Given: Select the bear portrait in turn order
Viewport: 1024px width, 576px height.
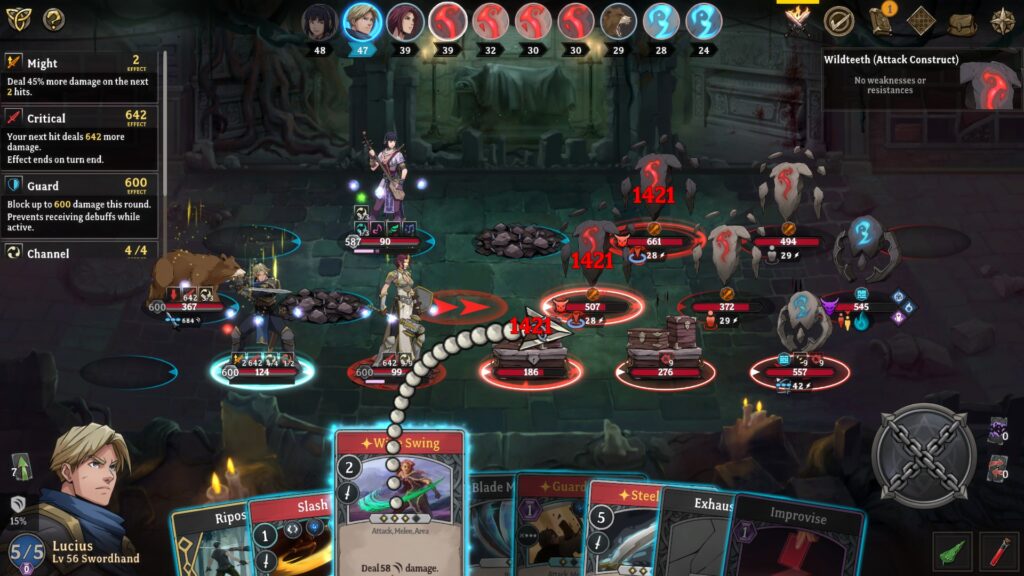Looking at the screenshot, I should coord(618,22).
